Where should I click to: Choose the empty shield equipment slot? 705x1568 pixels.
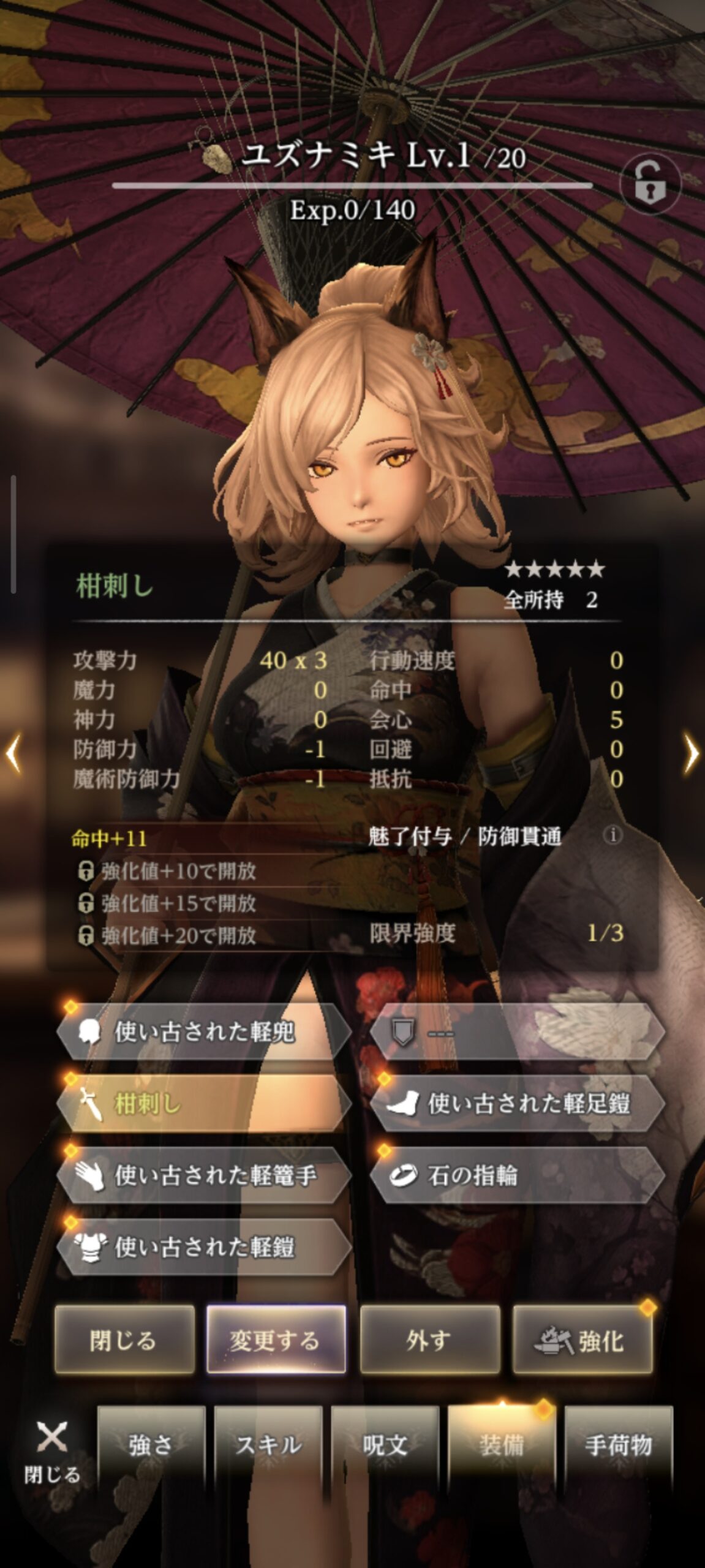pos(517,1033)
